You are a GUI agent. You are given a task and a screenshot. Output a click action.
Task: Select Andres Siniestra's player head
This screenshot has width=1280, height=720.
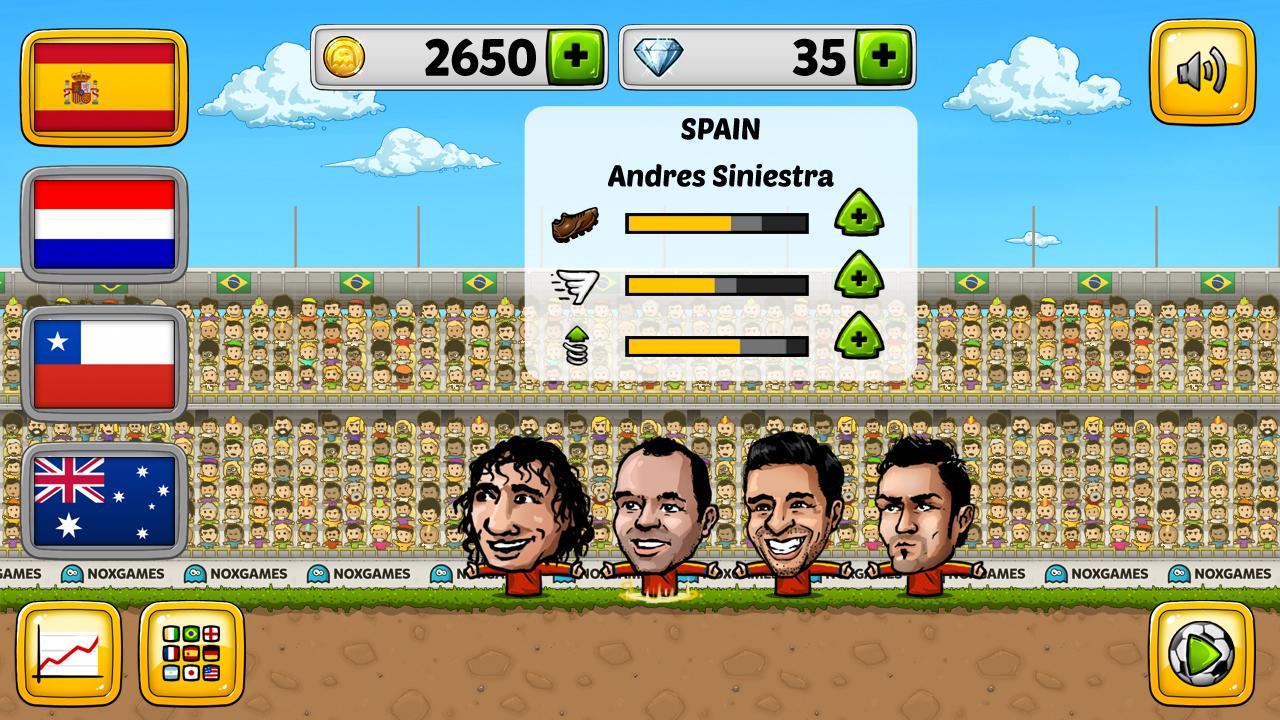659,512
